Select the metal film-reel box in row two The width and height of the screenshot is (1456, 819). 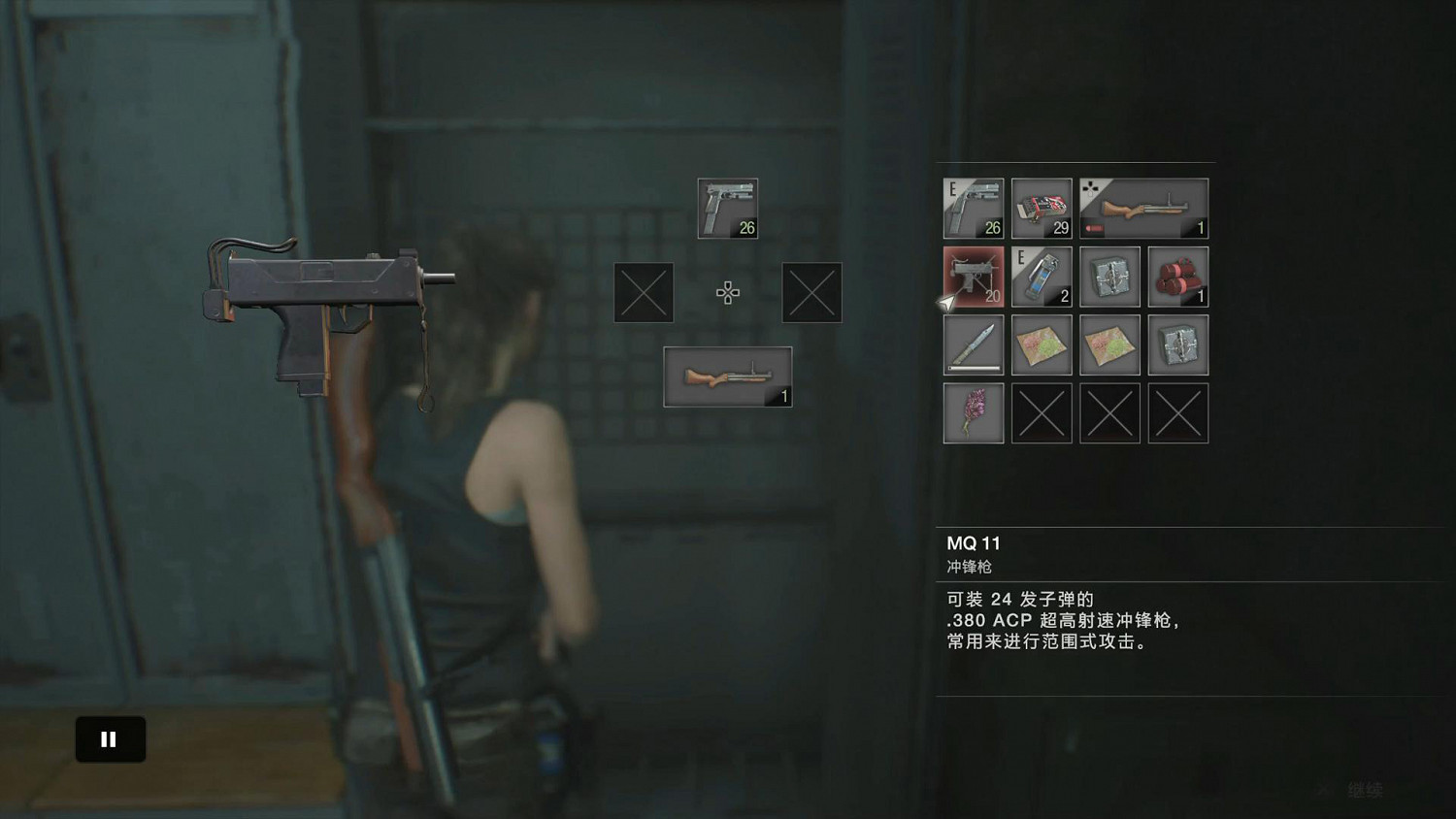[x=1109, y=277]
